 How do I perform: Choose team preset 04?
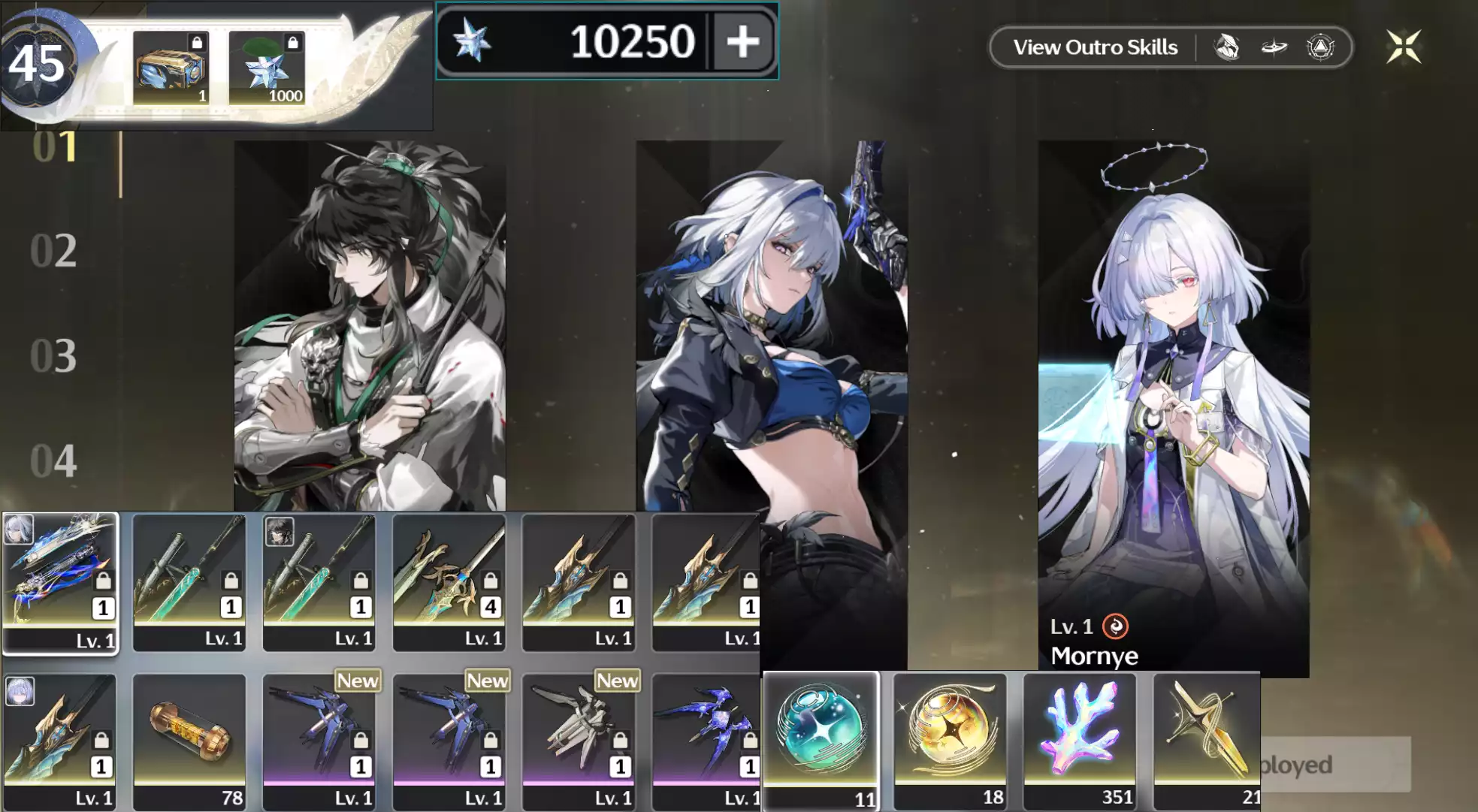point(53,461)
